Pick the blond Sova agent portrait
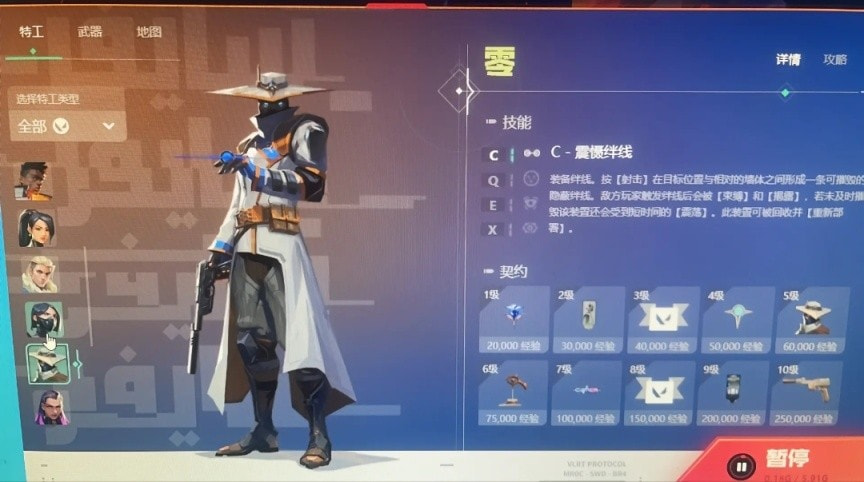The height and width of the screenshot is (482, 864). (x=40, y=274)
